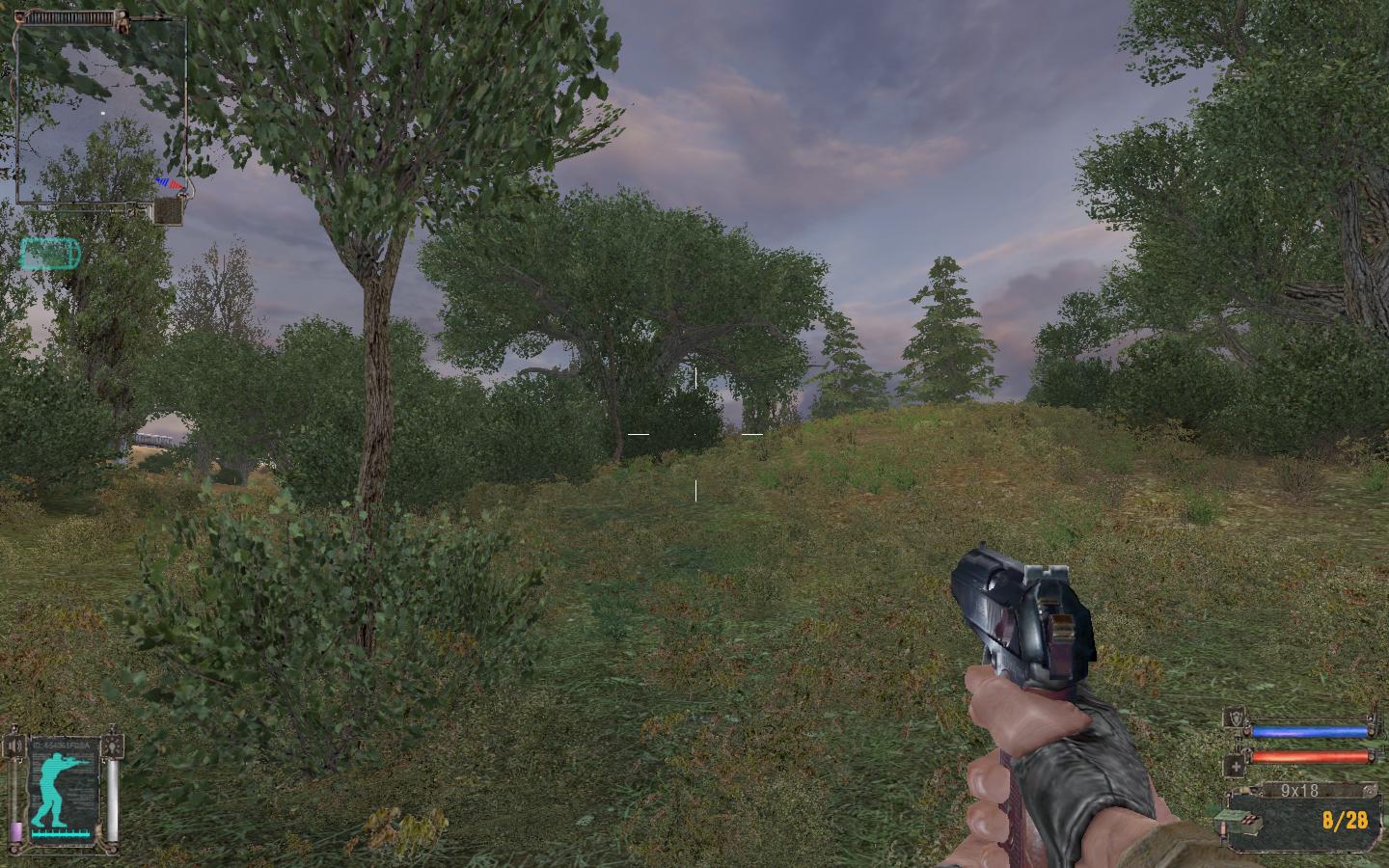Click the lightbulb visibility indicator icon
This screenshot has width=1389, height=868.
pos(115,746)
